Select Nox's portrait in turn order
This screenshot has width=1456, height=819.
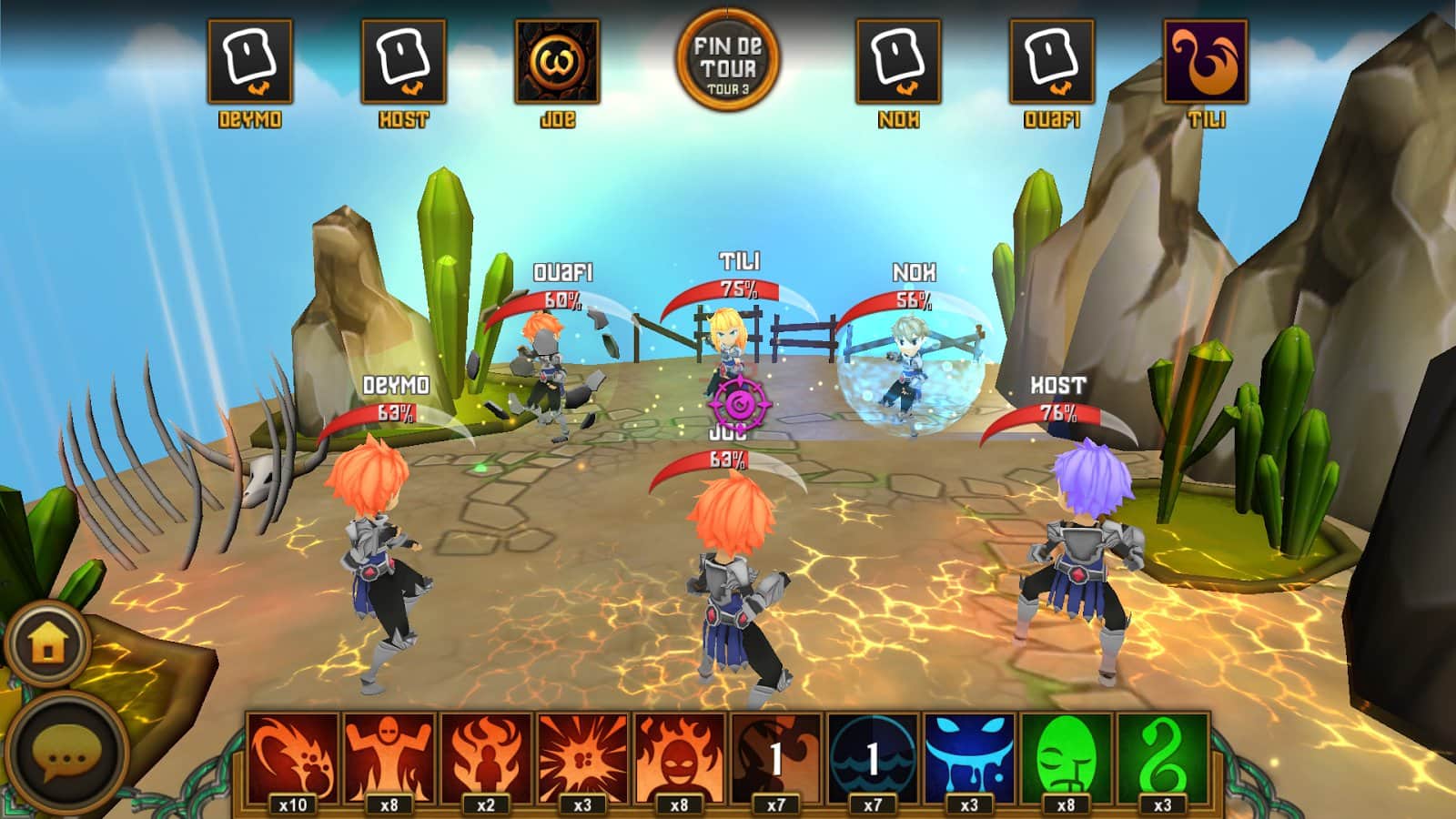click(898, 61)
